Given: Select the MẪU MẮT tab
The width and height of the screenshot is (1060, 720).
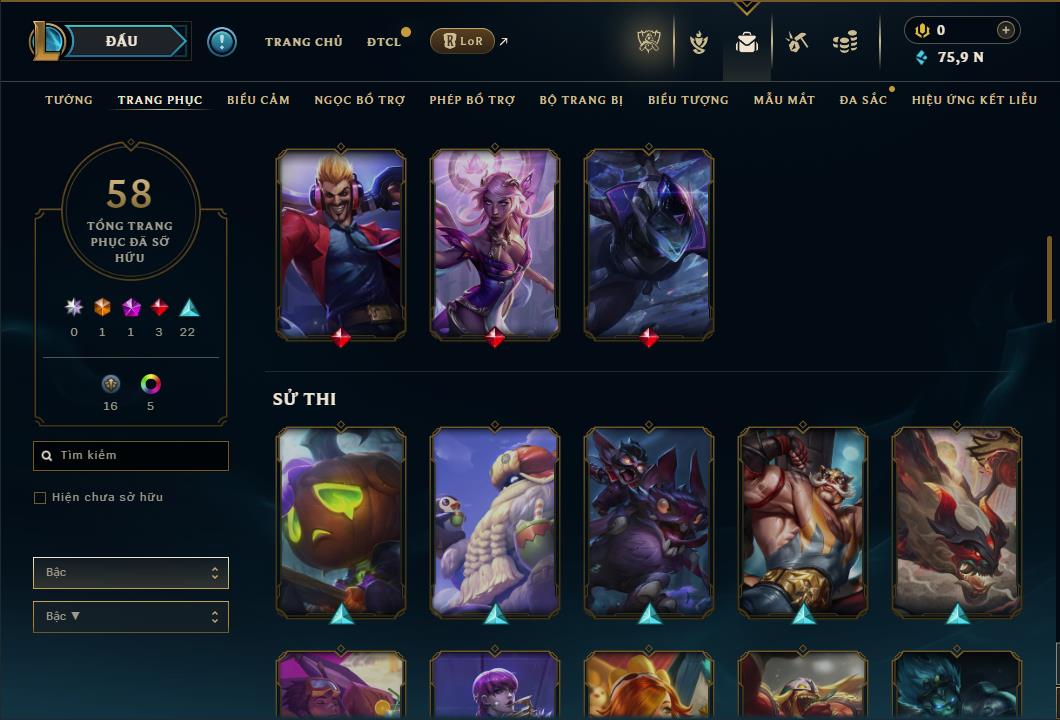Looking at the screenshot, I should [x=784, y=100].
